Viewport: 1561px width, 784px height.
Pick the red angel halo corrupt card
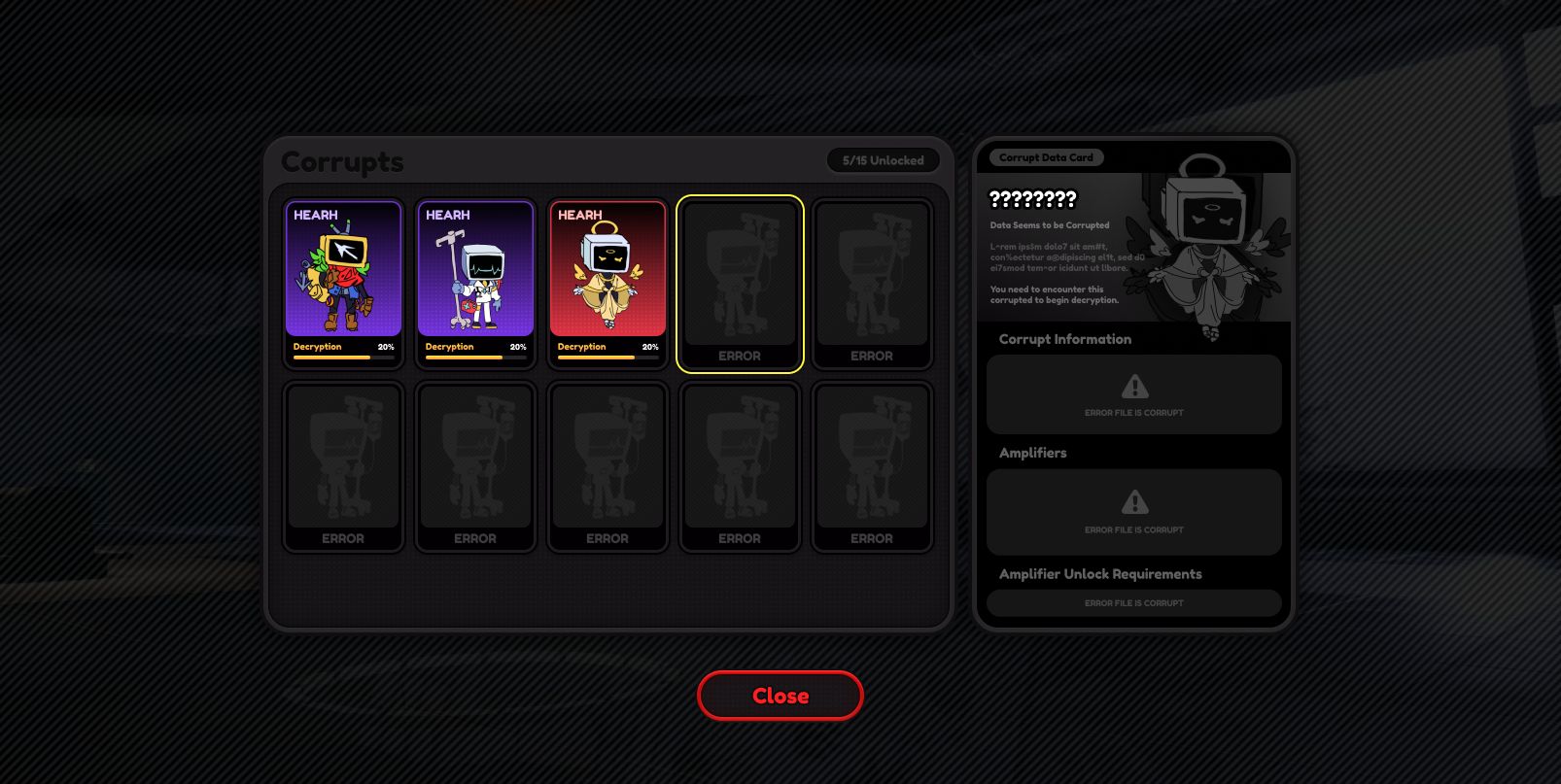[607, 283]
